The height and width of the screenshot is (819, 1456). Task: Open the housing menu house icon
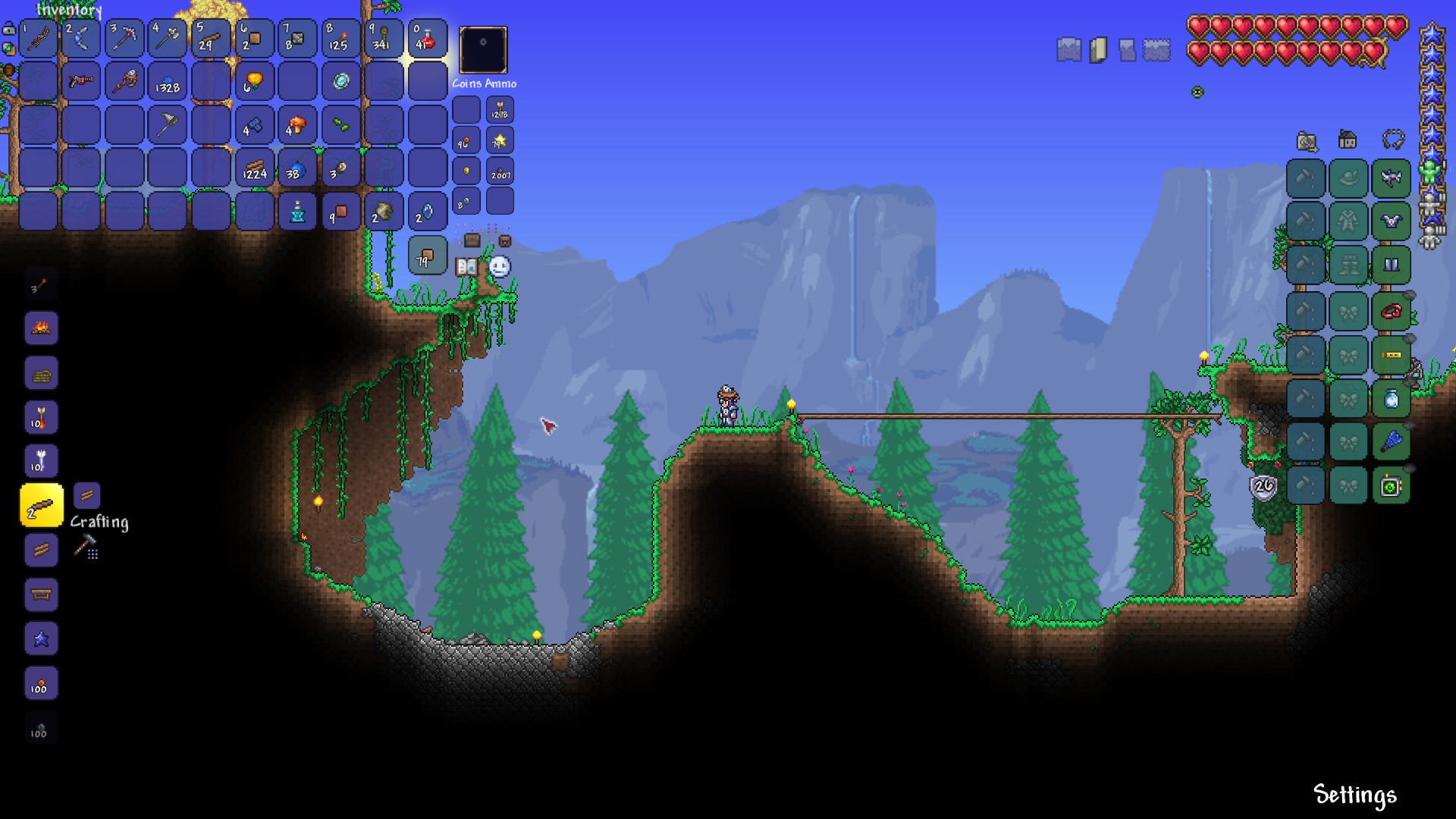[x=1348, y=140]
